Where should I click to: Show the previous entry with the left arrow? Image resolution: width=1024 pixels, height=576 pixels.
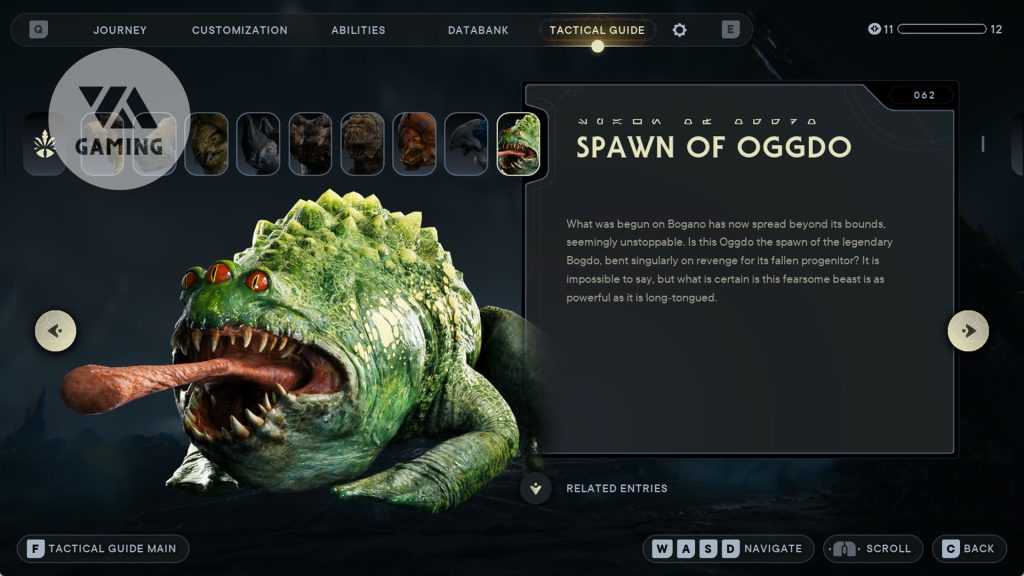(56, 330)
